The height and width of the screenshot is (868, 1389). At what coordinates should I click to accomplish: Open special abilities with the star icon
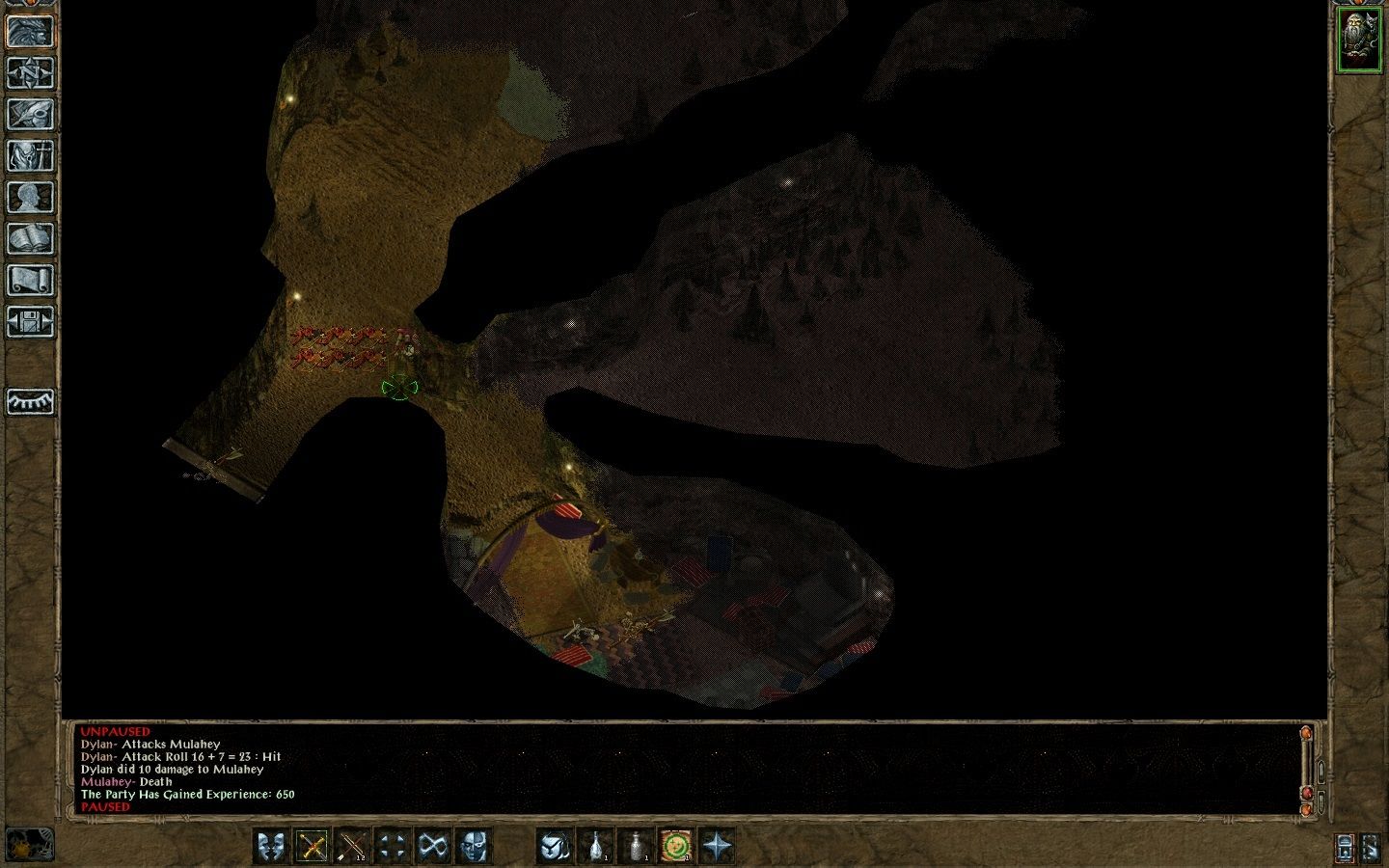pos(717,847)
